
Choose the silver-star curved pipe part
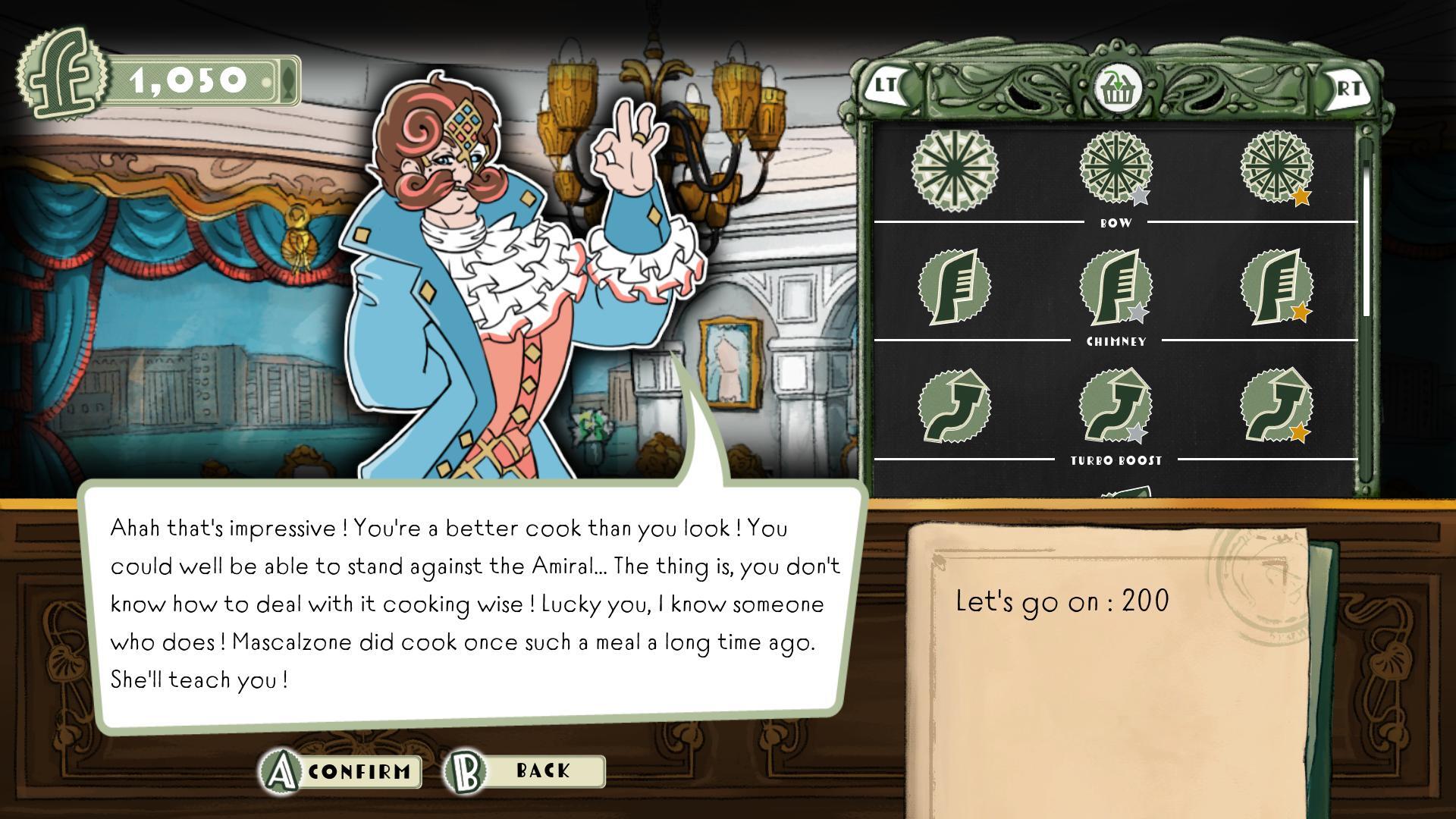(x=1116, y=406)
